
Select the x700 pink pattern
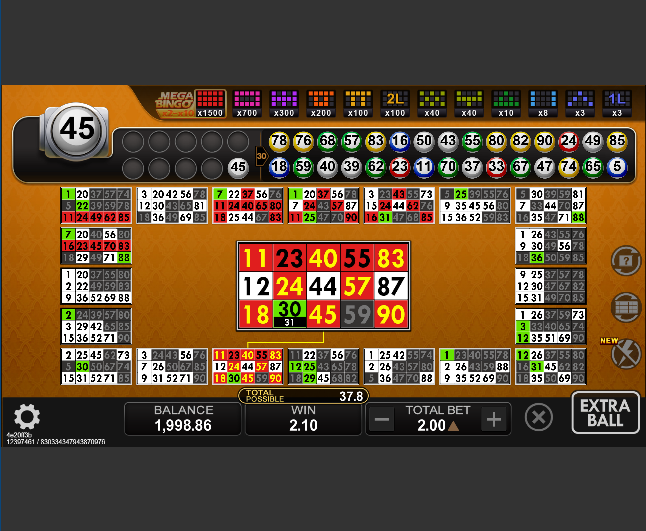click(246, 102)
